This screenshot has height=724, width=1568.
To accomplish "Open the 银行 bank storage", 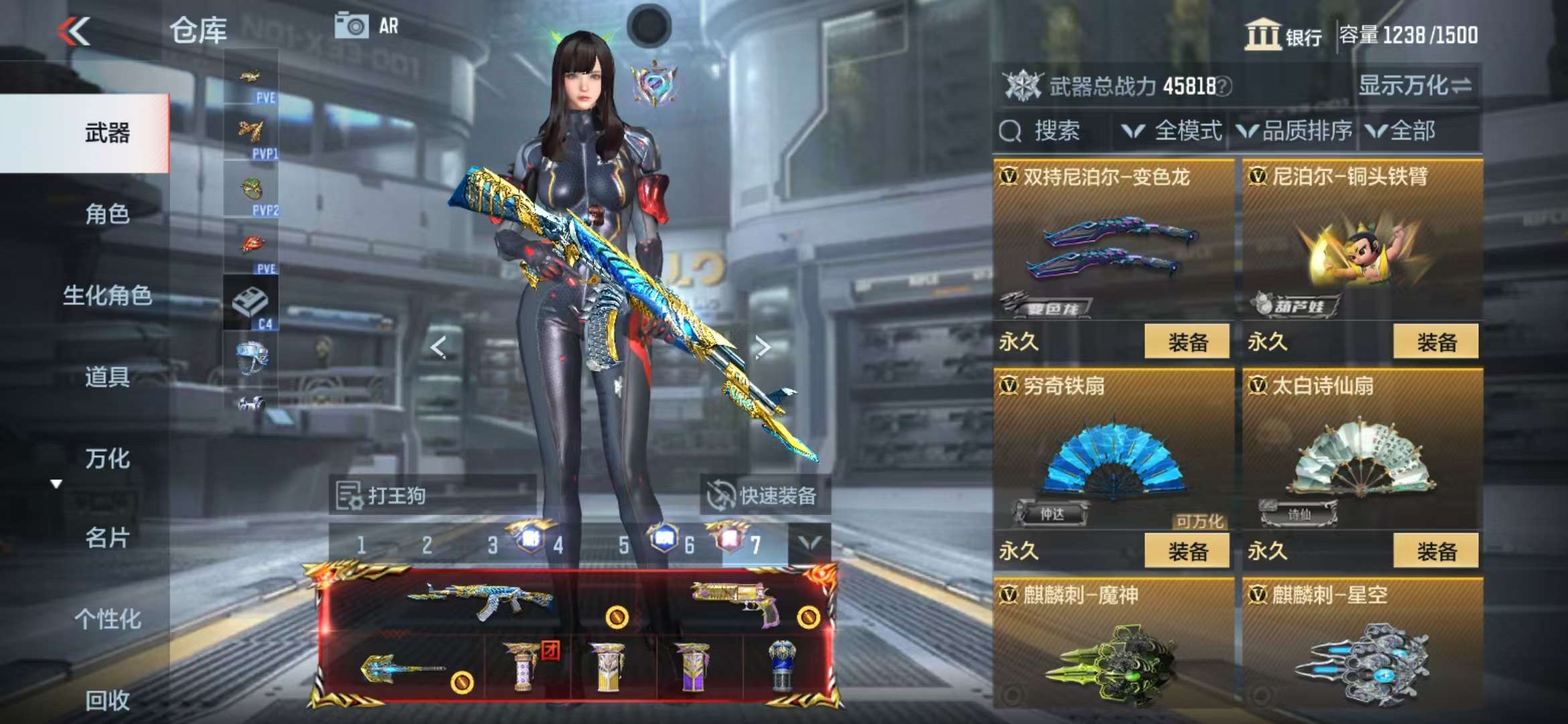I will [x=1283, y=35].
